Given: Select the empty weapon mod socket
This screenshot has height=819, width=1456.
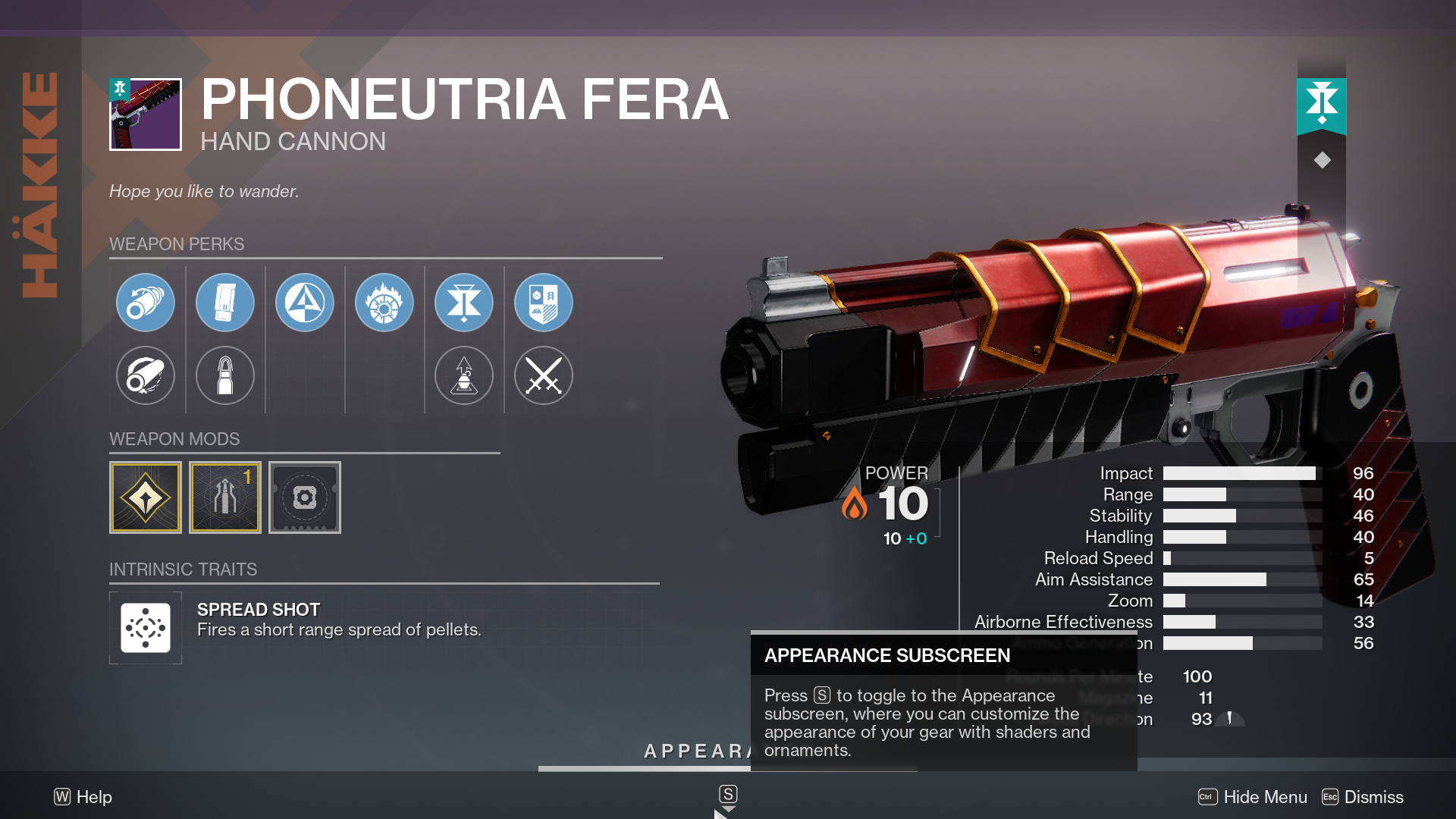Looking at the screenshot, I should point(305,497).
